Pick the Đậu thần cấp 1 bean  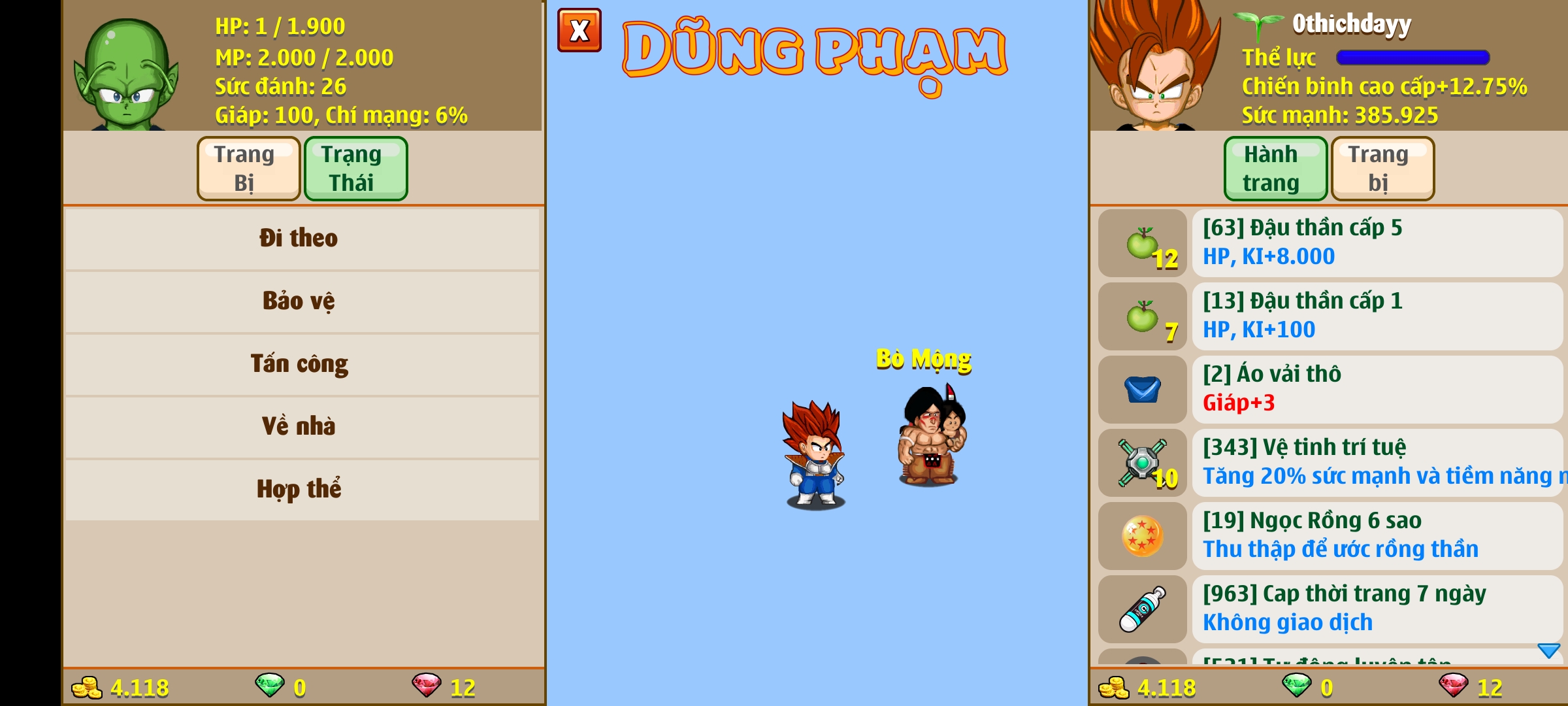(x=1376, y=316)
